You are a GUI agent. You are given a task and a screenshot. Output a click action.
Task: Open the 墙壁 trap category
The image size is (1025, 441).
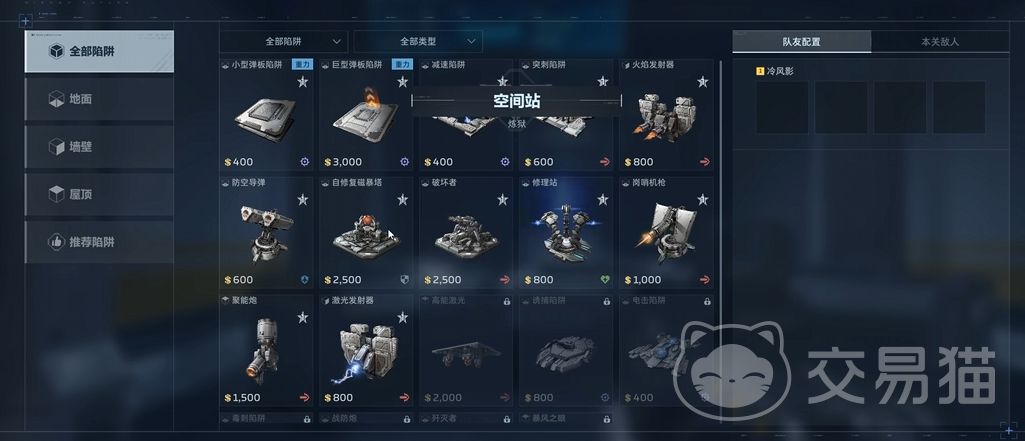coord(98,147)
